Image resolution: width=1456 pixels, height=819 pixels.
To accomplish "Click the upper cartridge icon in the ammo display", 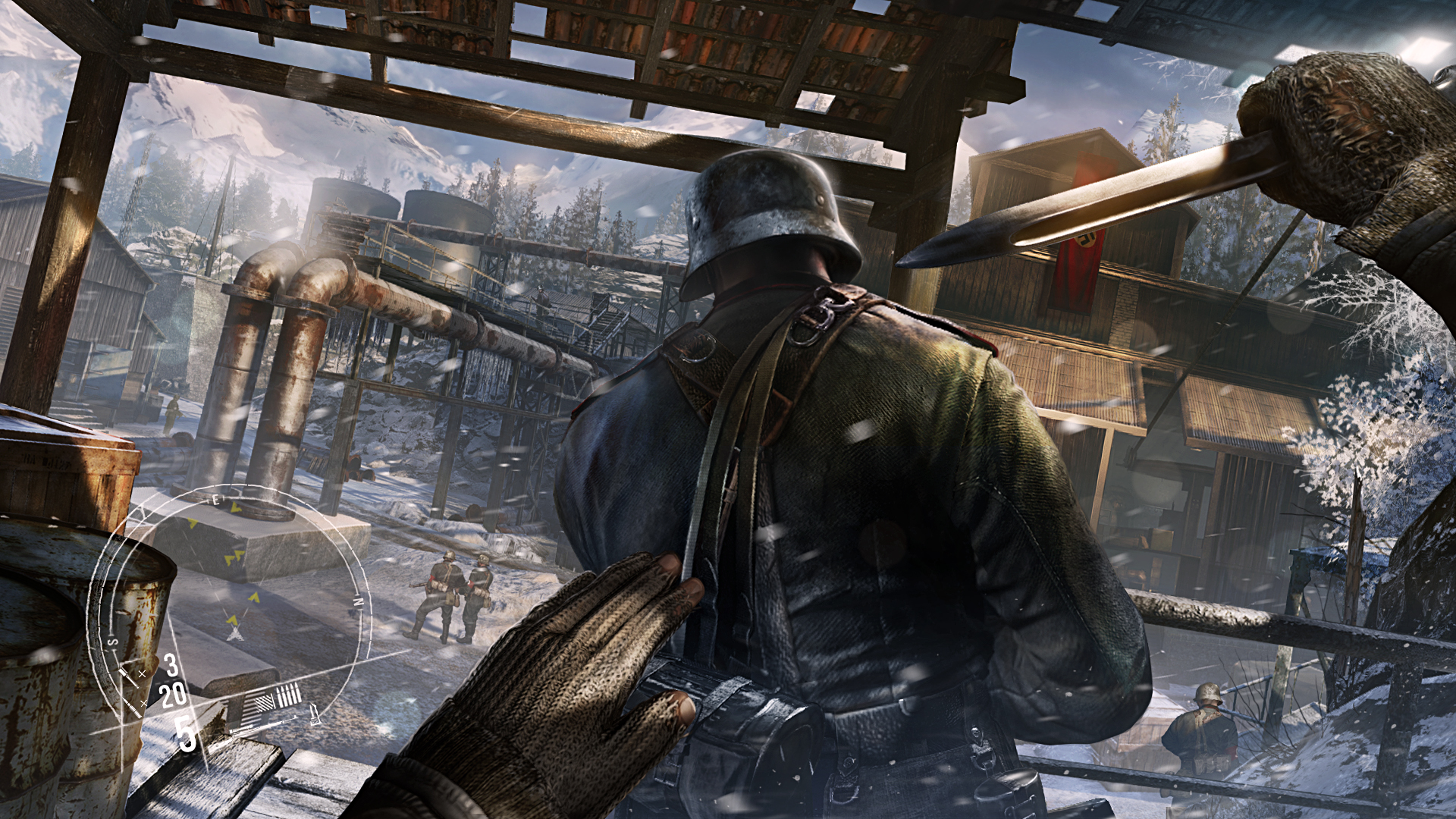I will click(129, 679).
